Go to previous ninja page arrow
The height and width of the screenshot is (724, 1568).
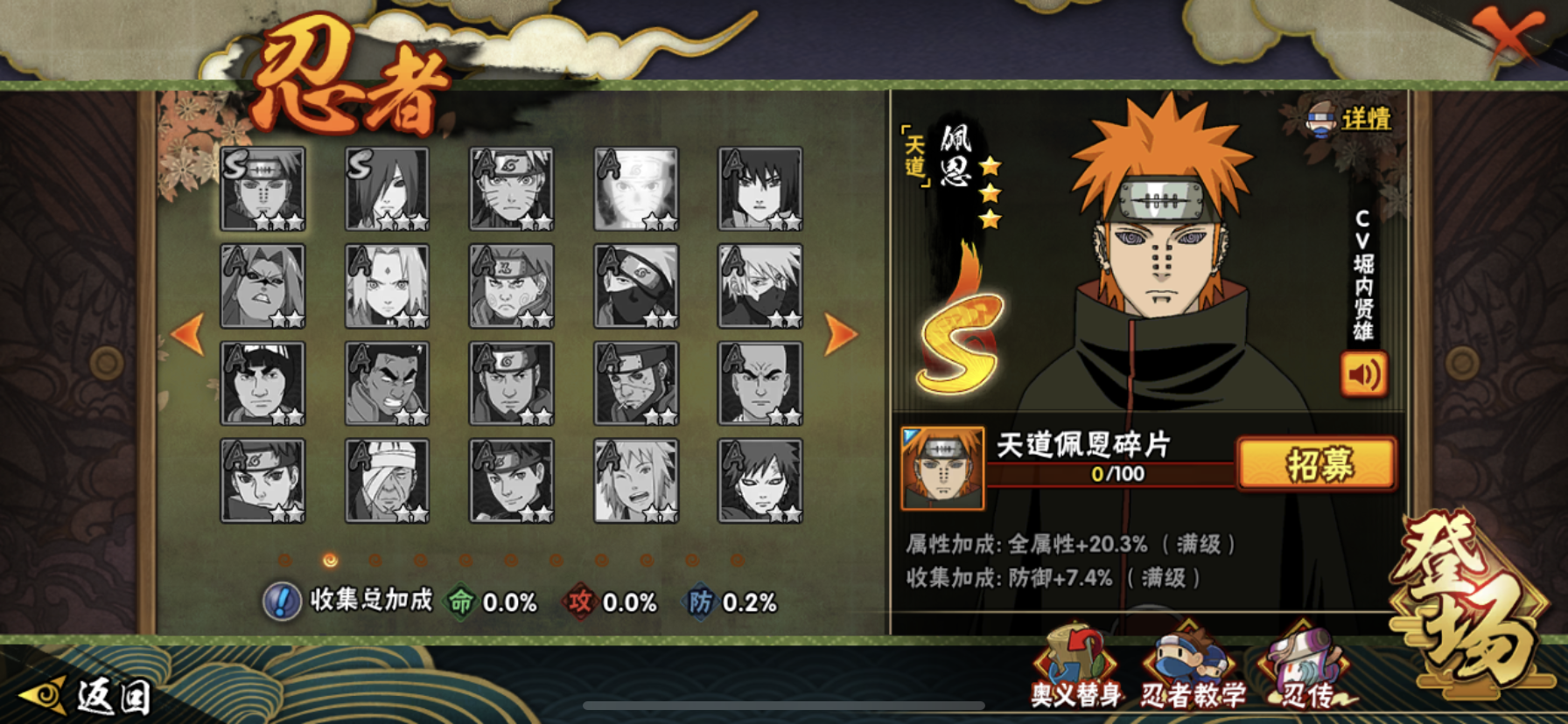pyautogui.click(x=189, y=334)
